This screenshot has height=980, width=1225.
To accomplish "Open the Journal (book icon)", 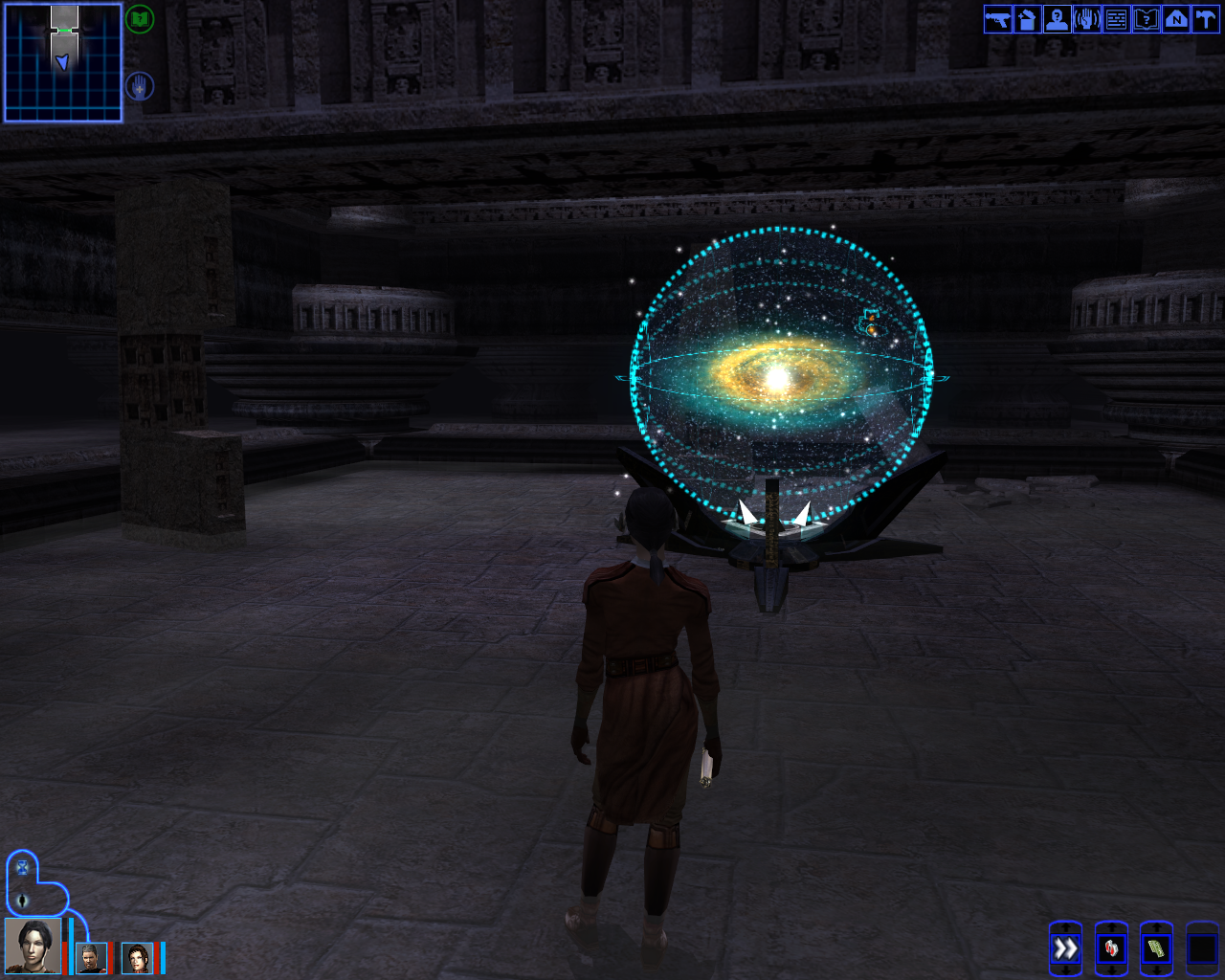I will click(1146, 19).
